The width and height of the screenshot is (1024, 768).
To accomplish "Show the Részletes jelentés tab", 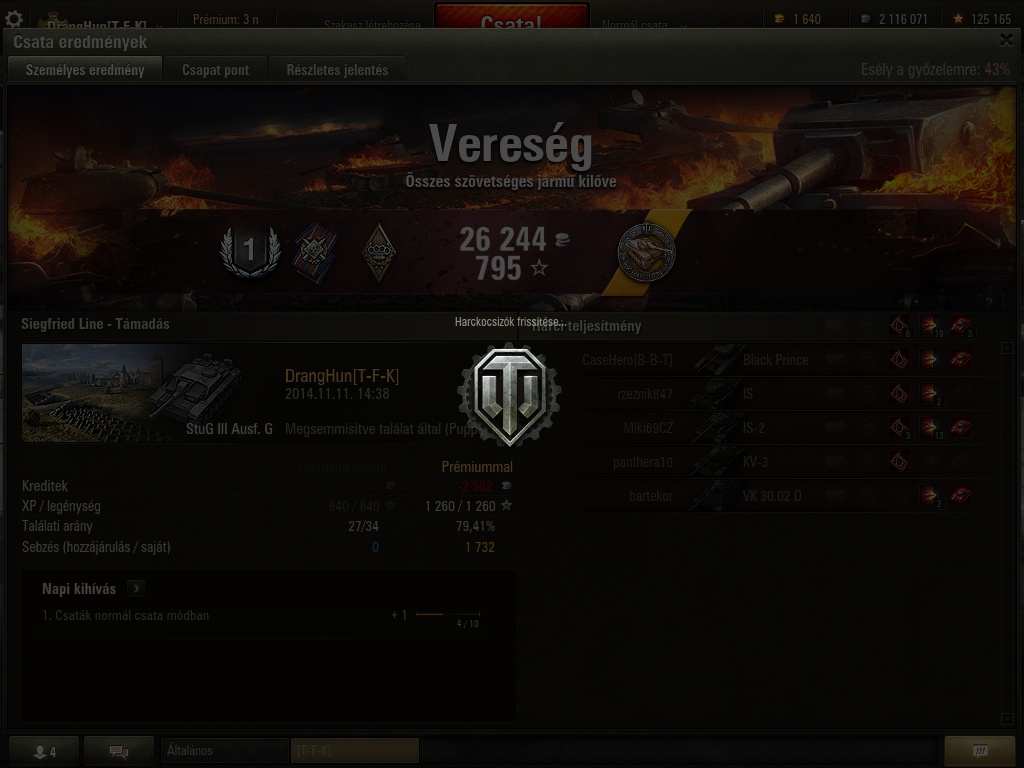I will click(x=337, y=70).
